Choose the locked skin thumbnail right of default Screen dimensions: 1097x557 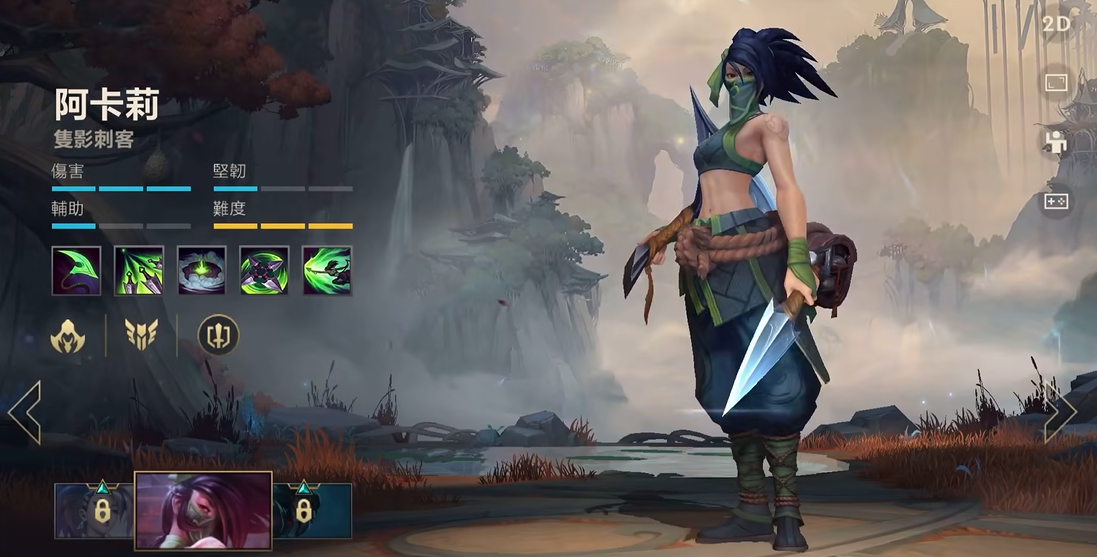point(312,511)
